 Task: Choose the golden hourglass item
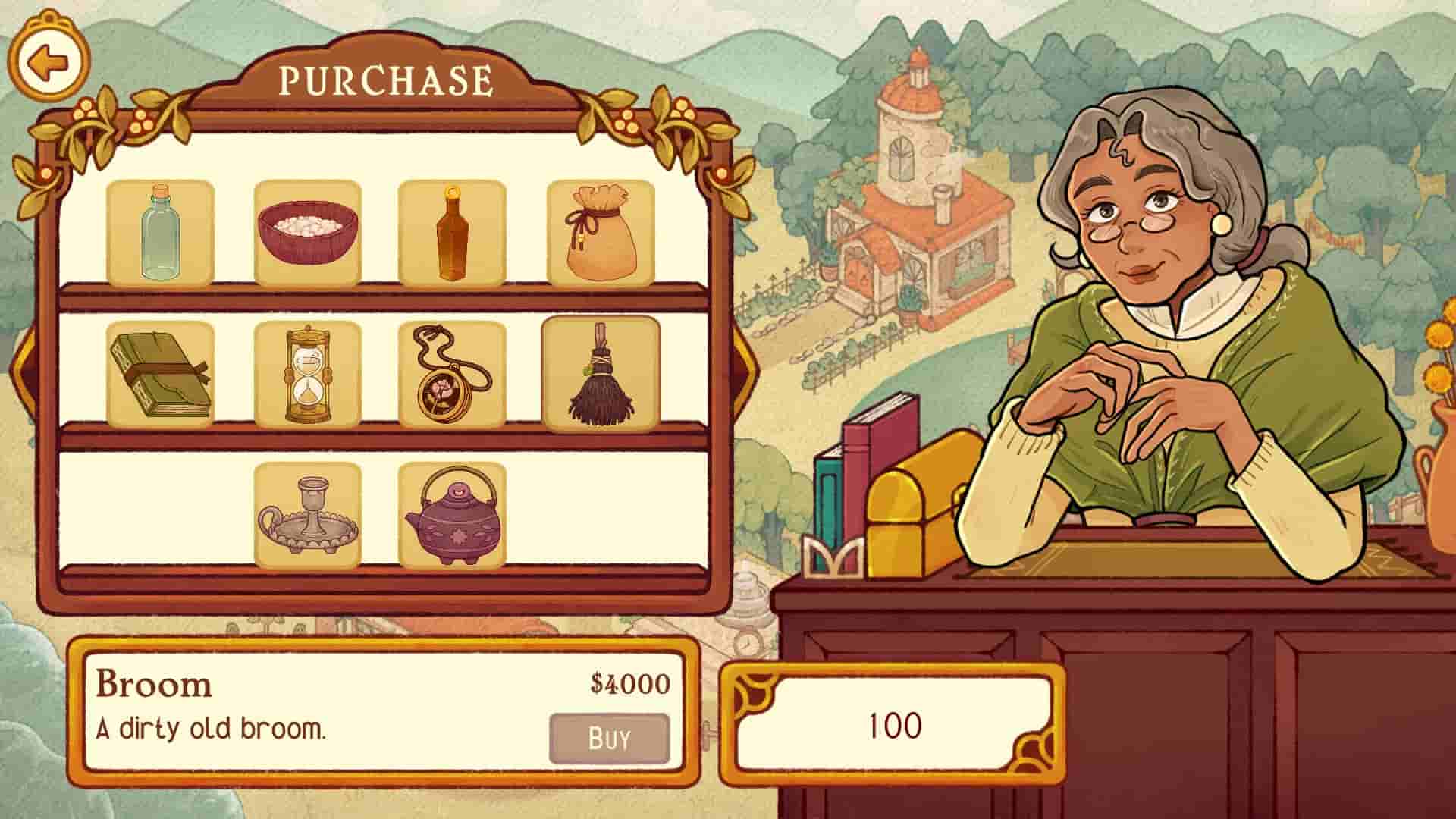pos(307,375)
